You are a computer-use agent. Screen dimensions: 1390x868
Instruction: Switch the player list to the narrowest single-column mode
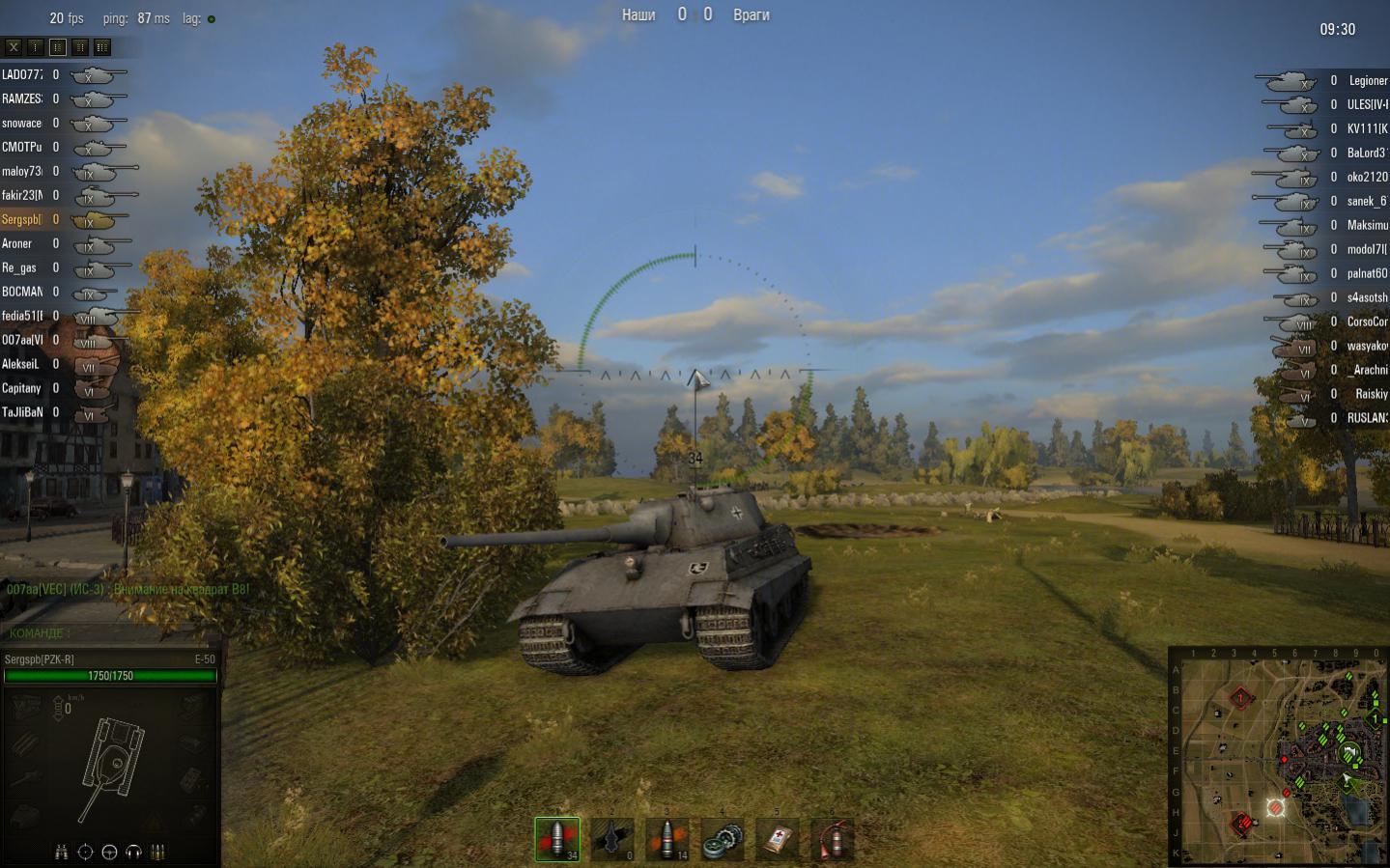(x=36, y=46)
